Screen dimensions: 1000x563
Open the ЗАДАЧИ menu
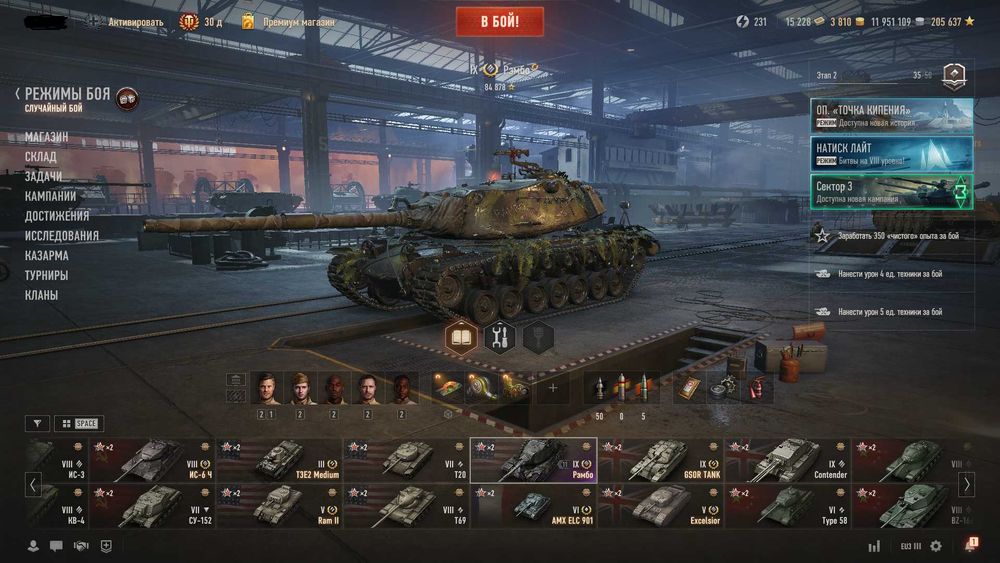click(44, 176)
